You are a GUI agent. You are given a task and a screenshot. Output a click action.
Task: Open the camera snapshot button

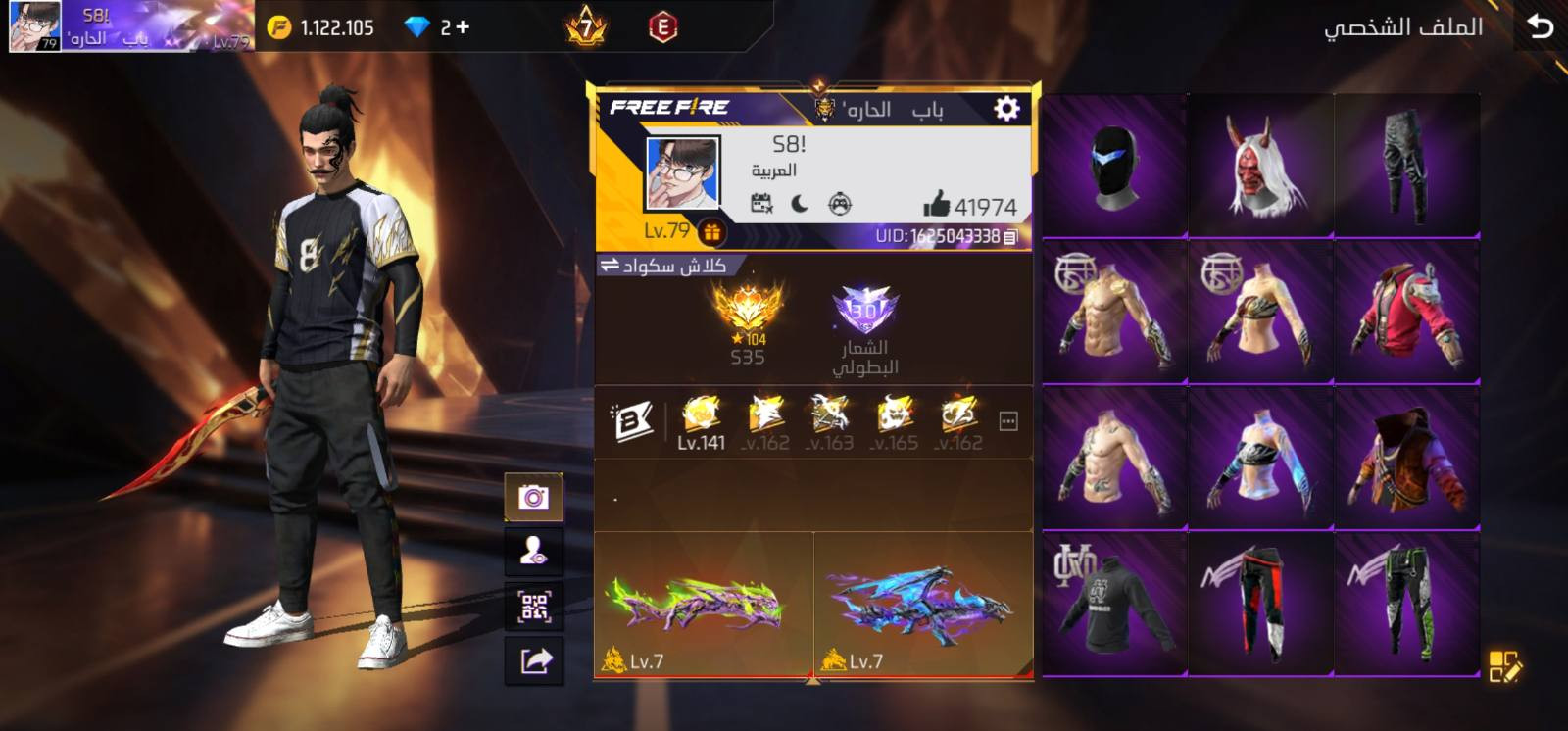tap(533, 498)
